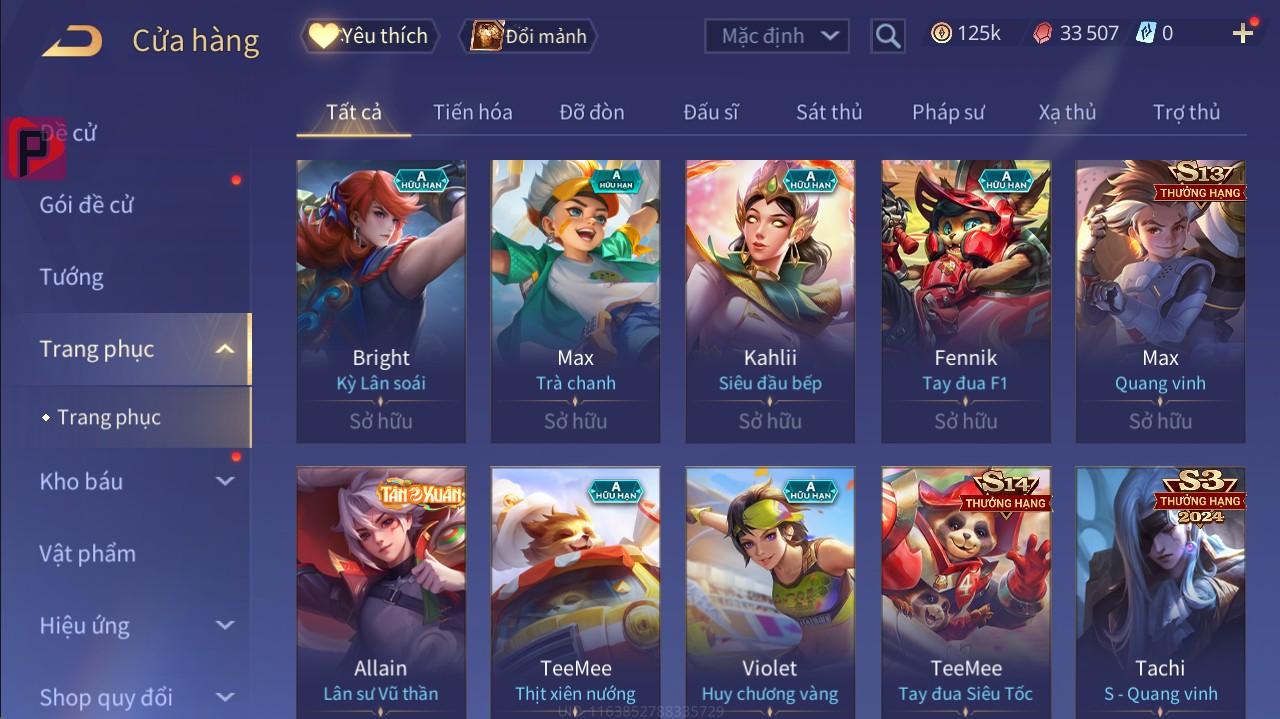Screen dimensions: 1280x719
Task: Add currency with the plus button
Action: (x=1243, y=34)
